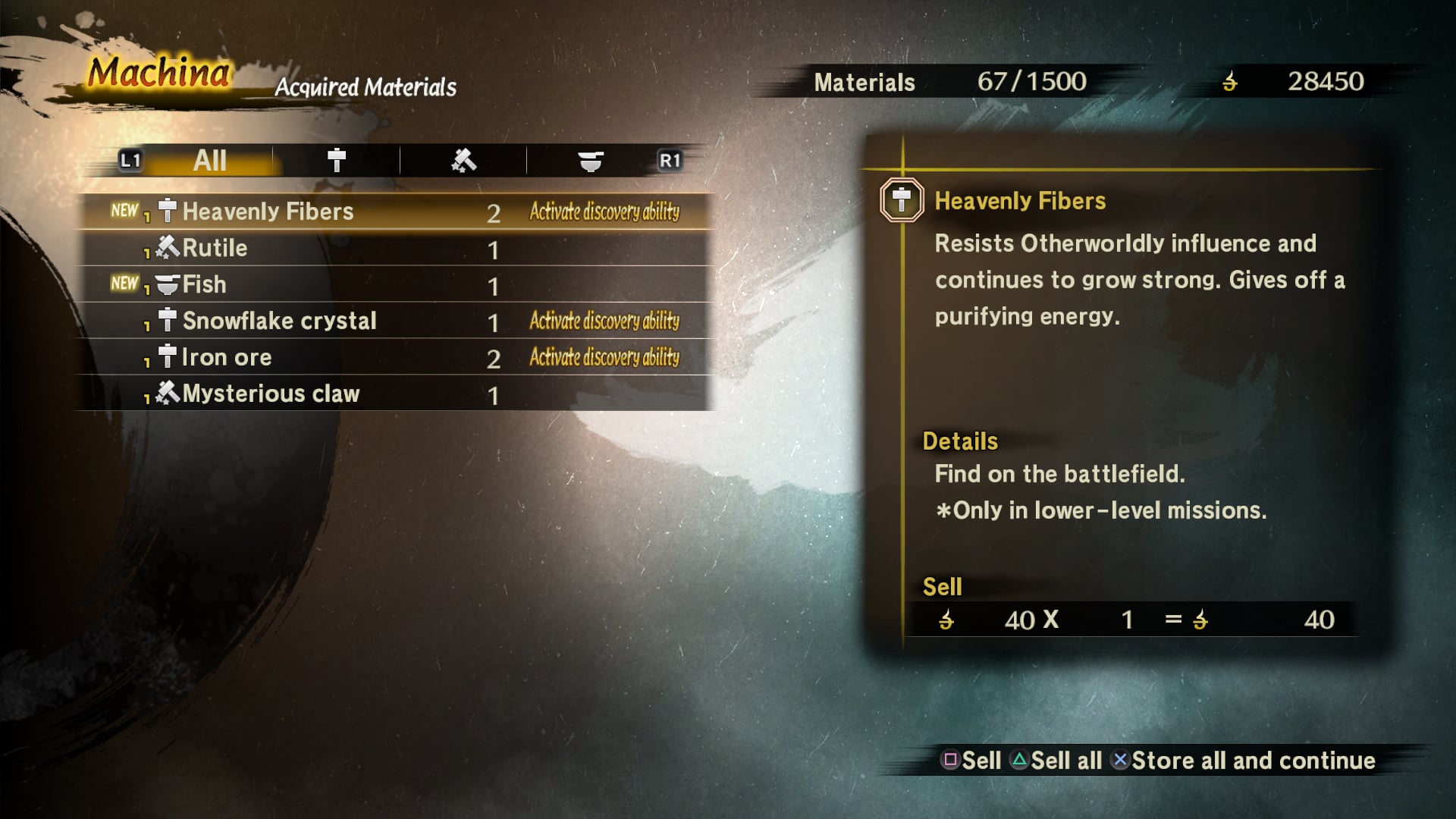Choose Sell all materials

coord(1056,761)
